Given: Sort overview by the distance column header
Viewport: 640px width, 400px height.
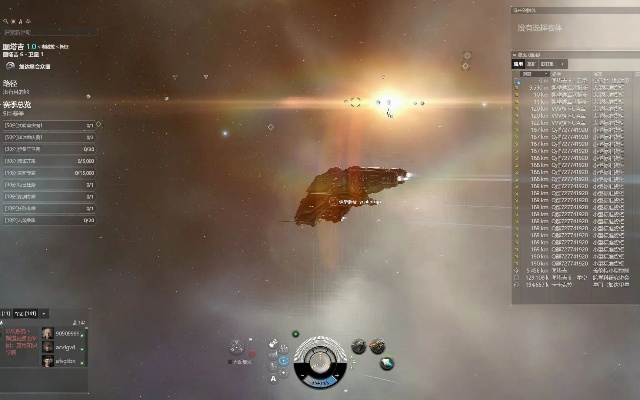Looking at the screenshot, I should 533,72.
